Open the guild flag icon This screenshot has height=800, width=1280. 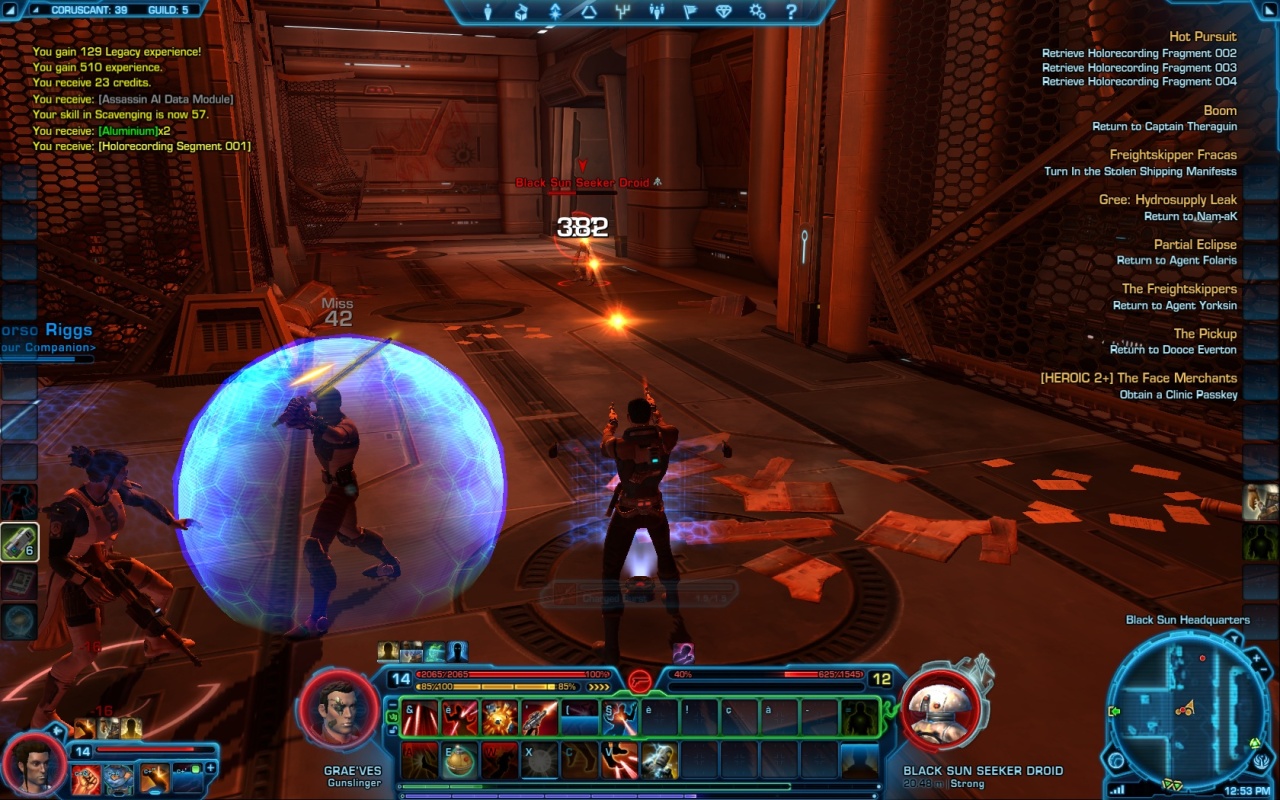click(x=688, y=12)
